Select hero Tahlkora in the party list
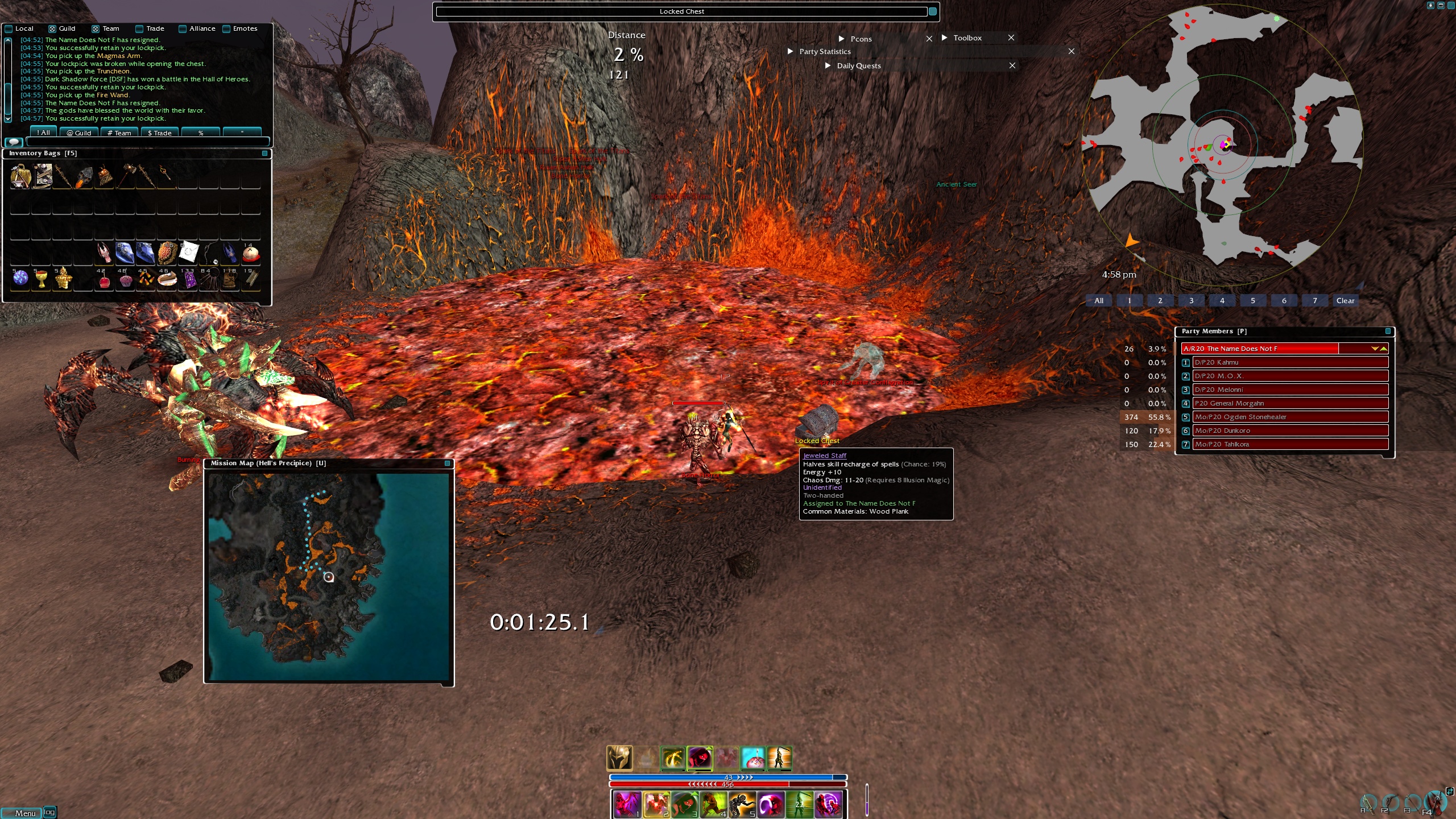The height and width of the screenshot is (819, 1456). [x=1290, y=444]
